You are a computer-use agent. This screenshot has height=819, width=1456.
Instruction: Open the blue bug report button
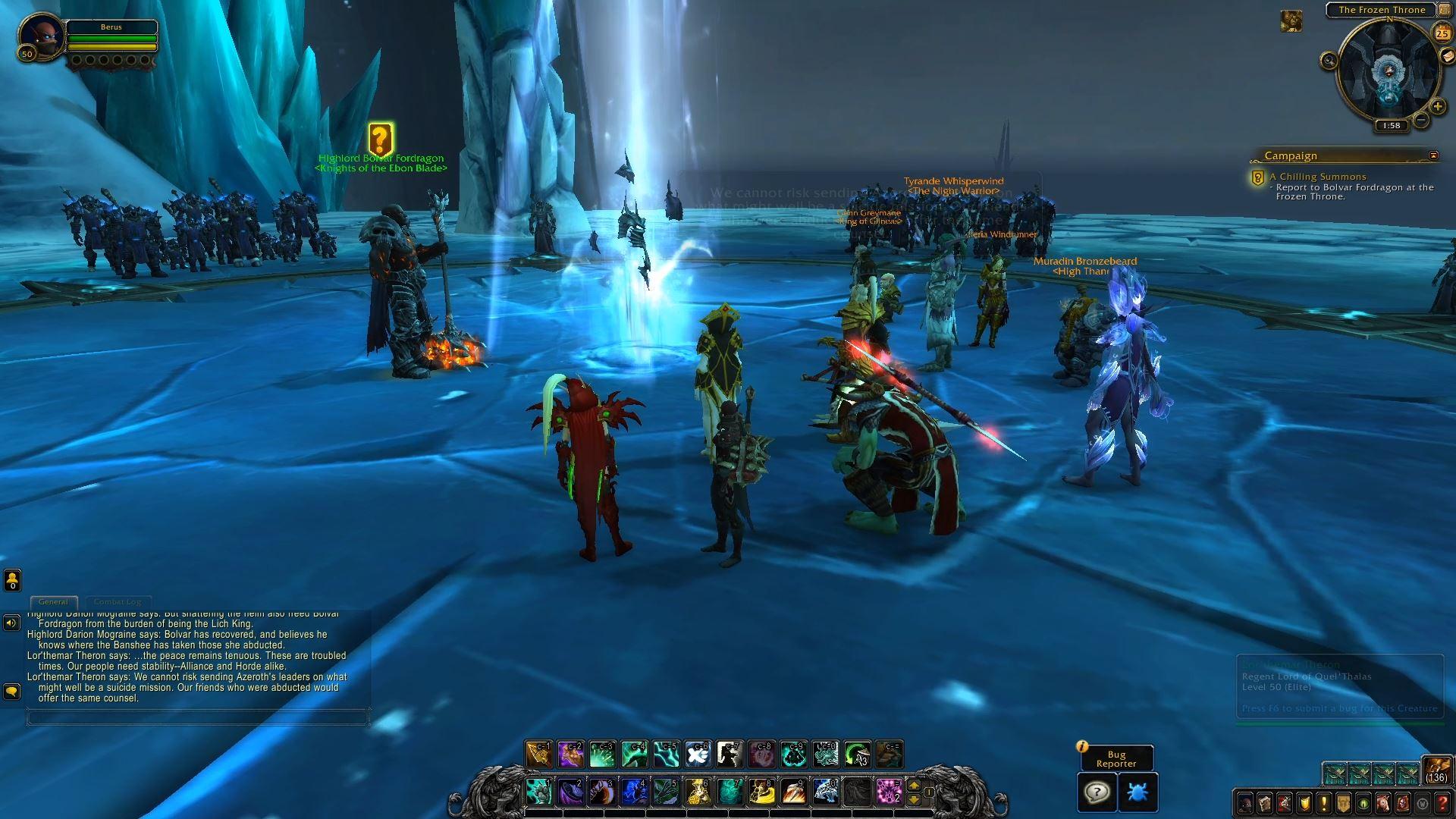(1137, 792)
